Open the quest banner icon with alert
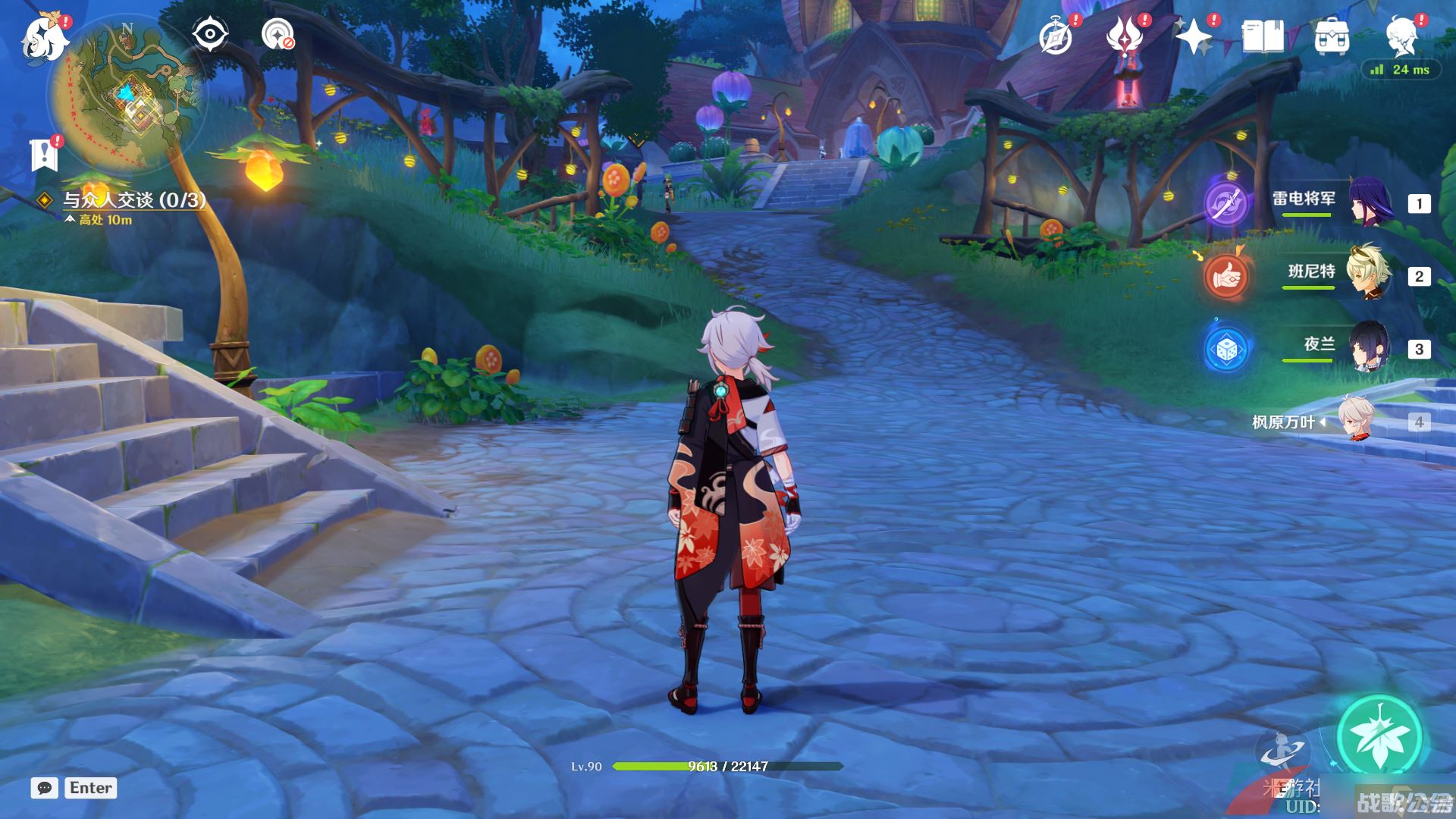Screen dimensions: 1456x819 (x=44, y=154)
